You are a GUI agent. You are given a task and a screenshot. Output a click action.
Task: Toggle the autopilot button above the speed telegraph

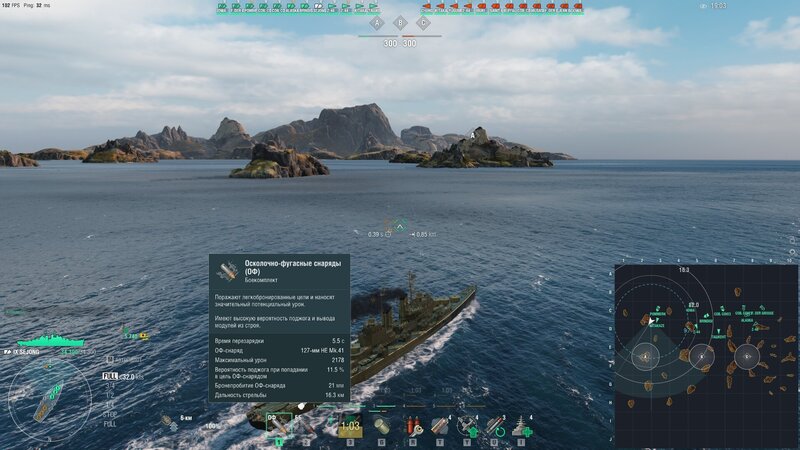[x=110, y=358]
